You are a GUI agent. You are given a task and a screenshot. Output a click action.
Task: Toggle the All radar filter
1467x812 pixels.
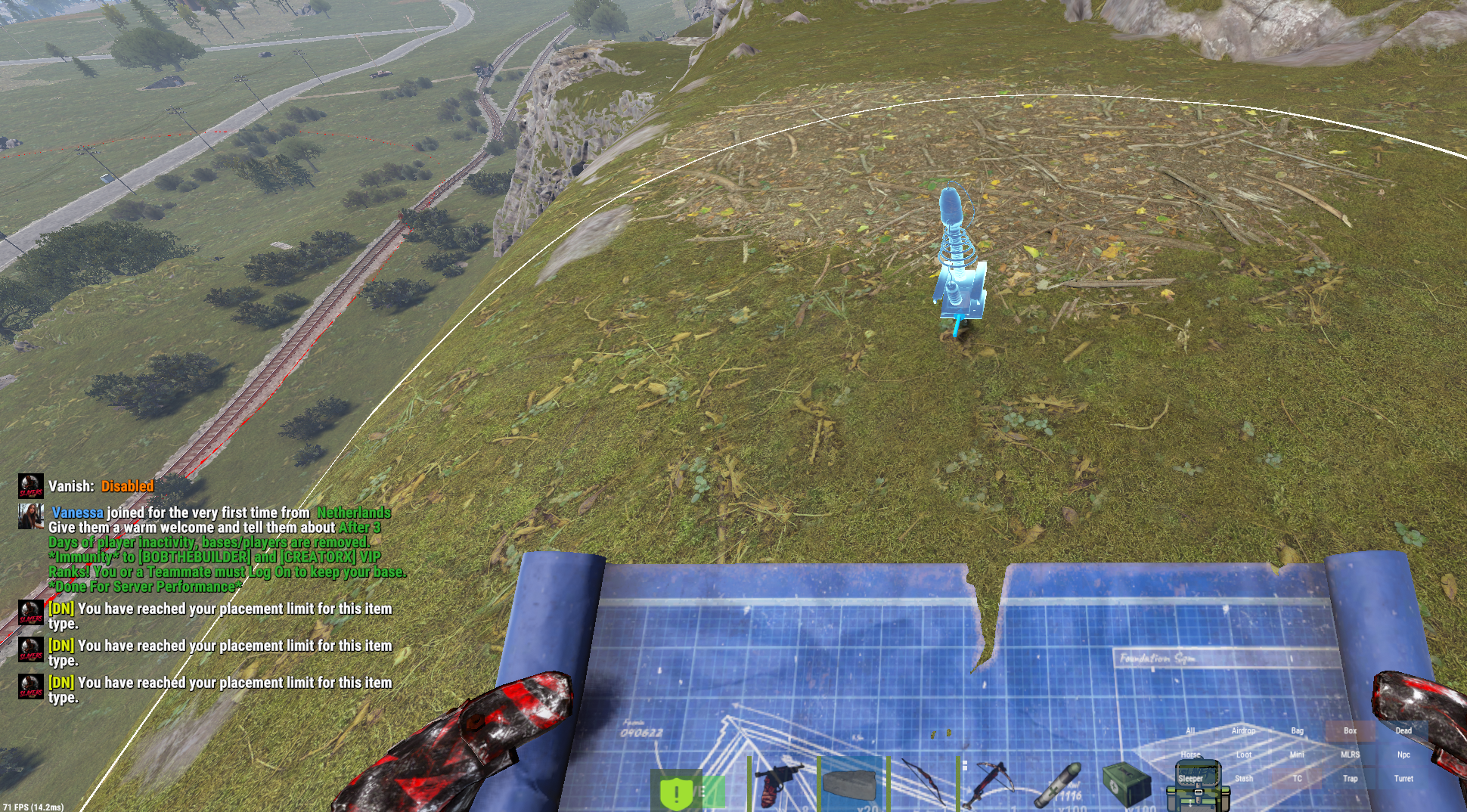point(1190,731)
